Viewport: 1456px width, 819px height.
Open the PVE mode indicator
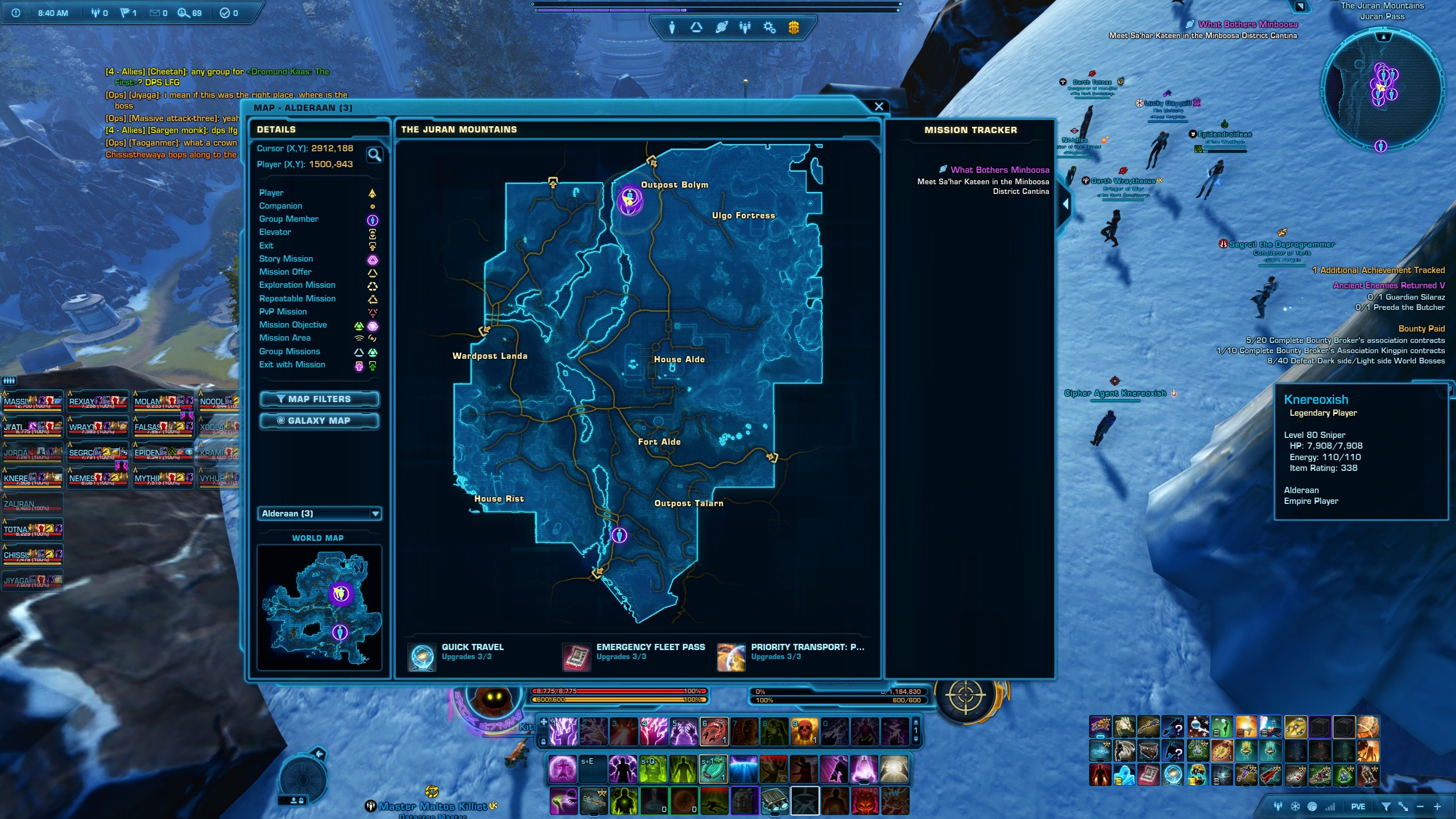(x=1358, y=806)
